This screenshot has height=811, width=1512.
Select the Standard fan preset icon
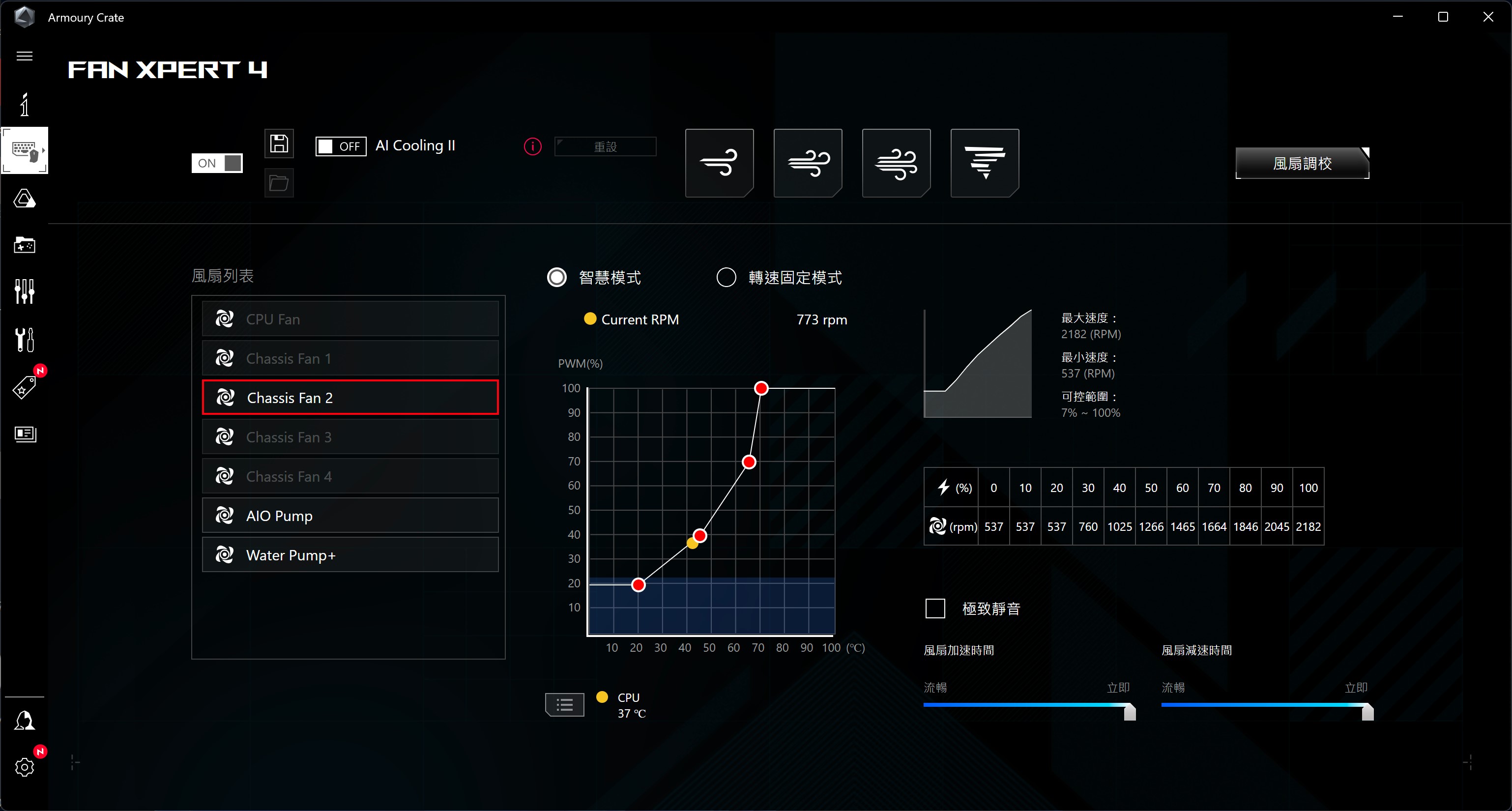808,163
